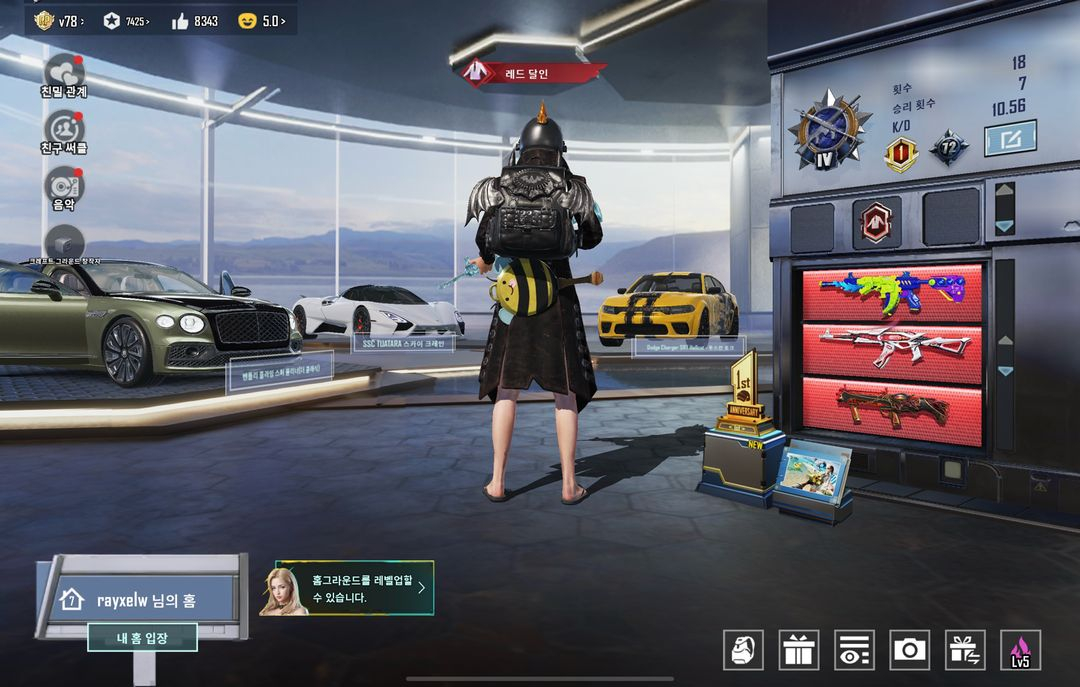
Task: Open the 음악 music player
Action: [64, 186]
